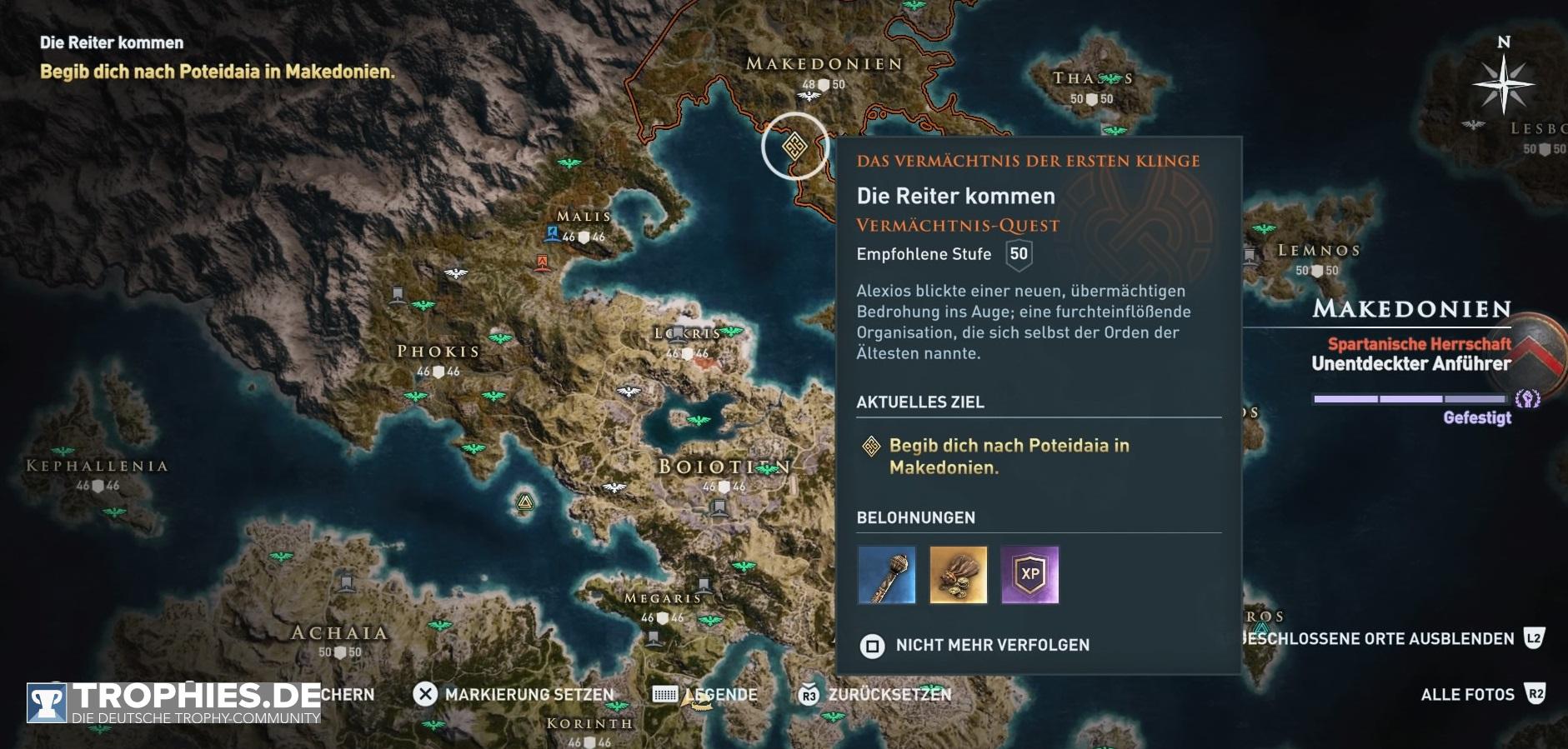Inspect the purple XP reward icon

point(1030,574)
